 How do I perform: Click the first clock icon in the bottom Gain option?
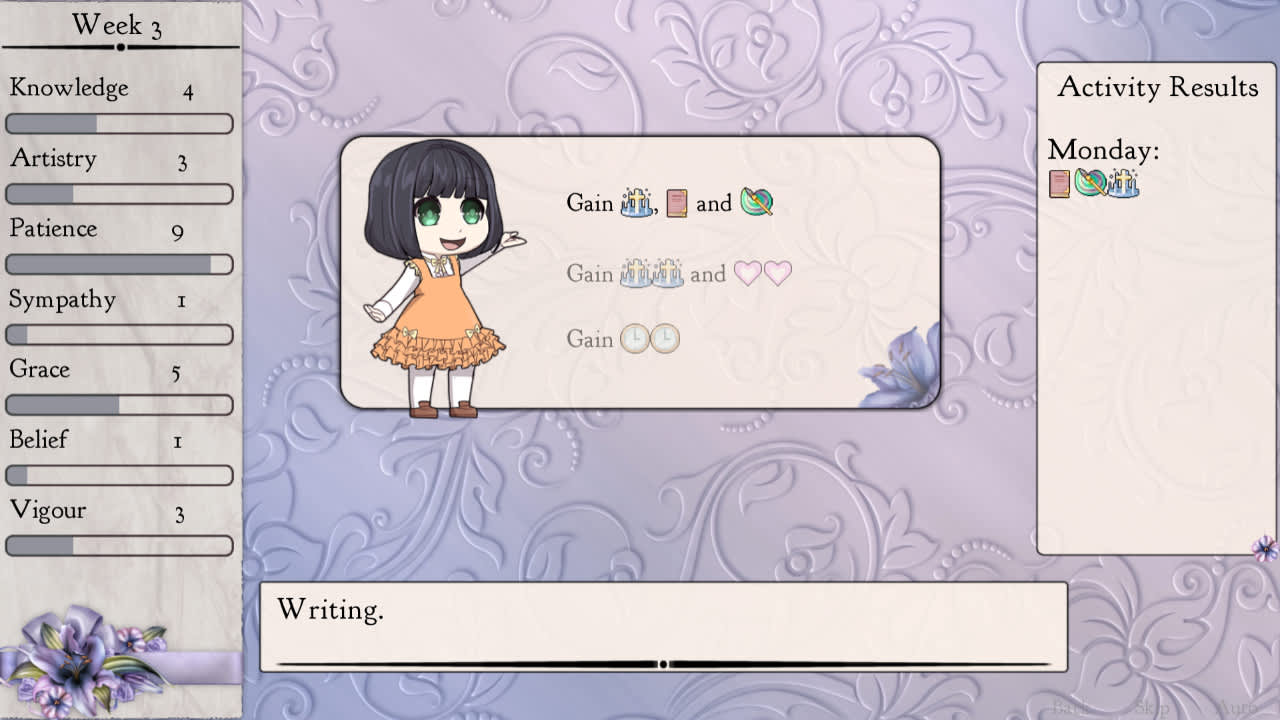click(x=635, y=338)
